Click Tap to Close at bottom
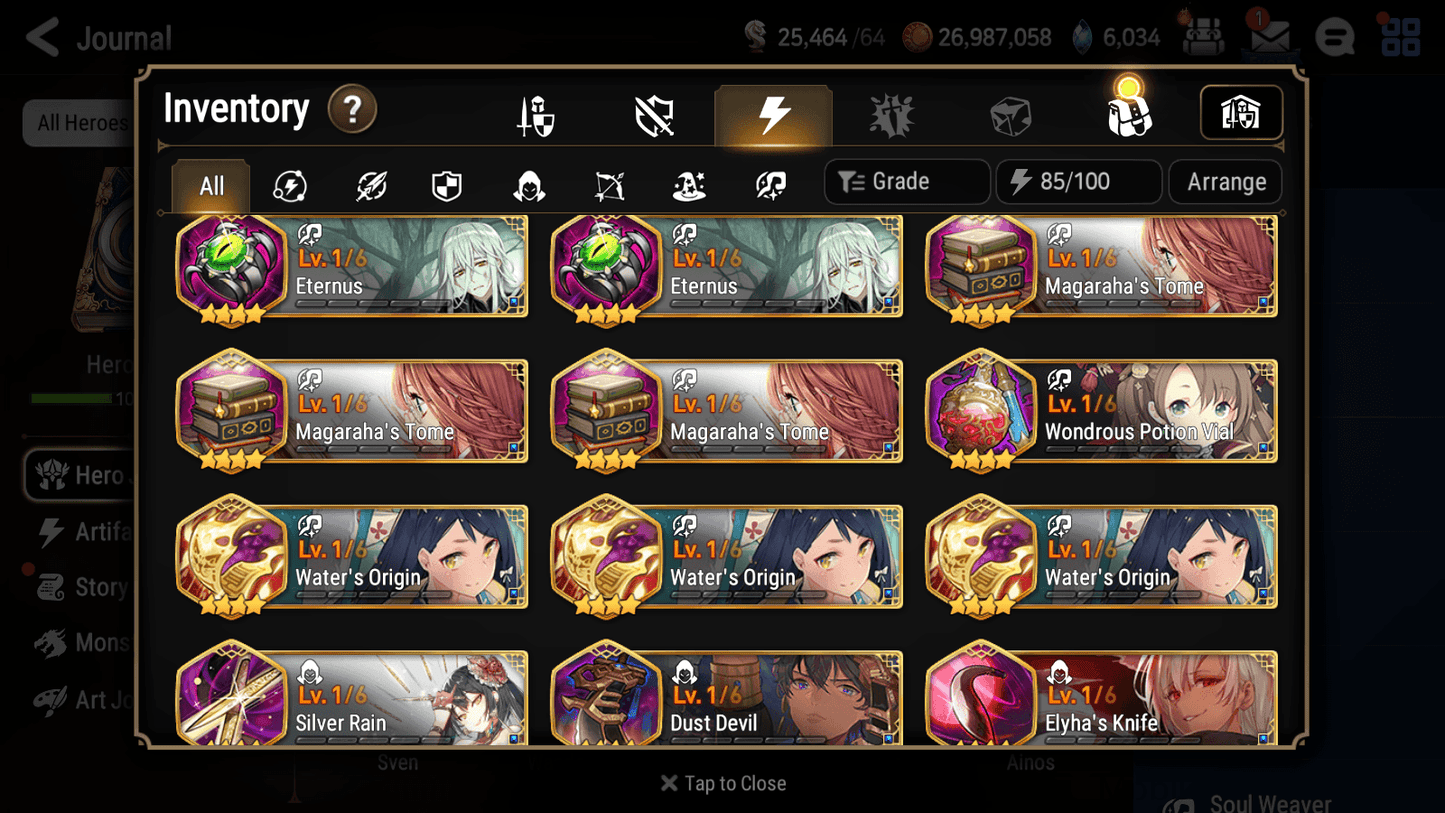Screen dimensions: 1445x813 pos(723,783)
